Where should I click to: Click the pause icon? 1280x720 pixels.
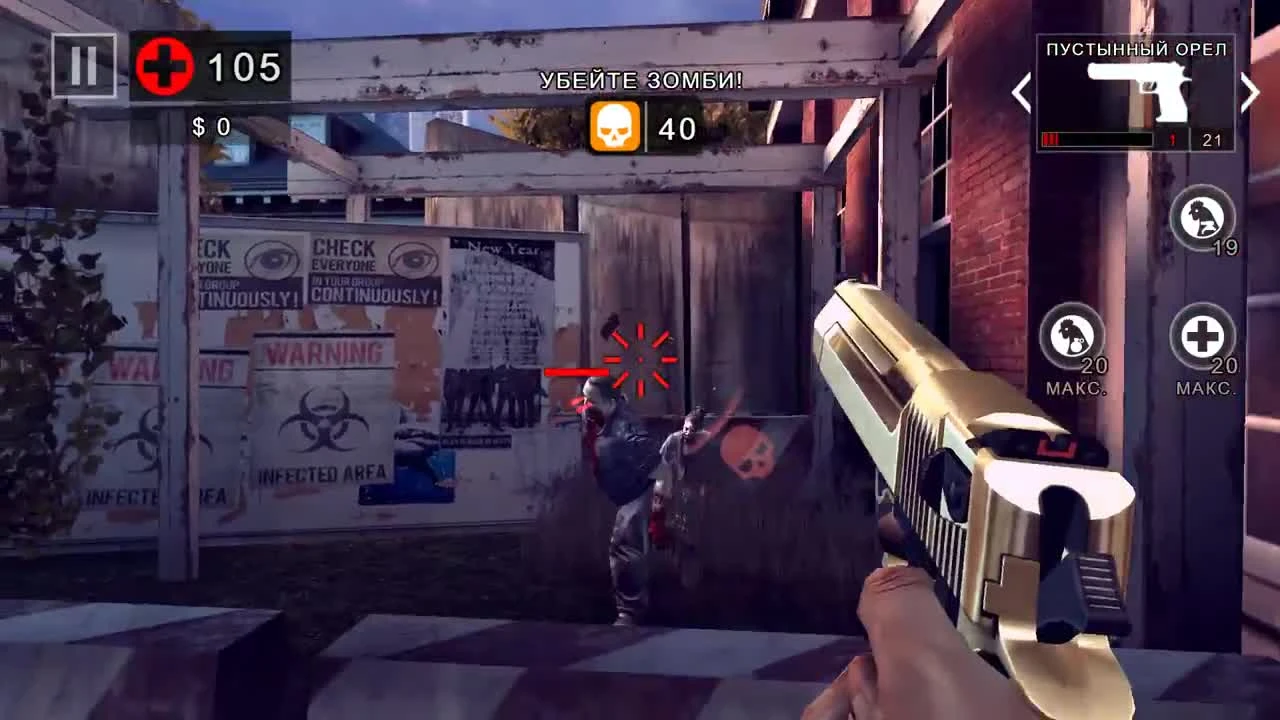[83, 67]
